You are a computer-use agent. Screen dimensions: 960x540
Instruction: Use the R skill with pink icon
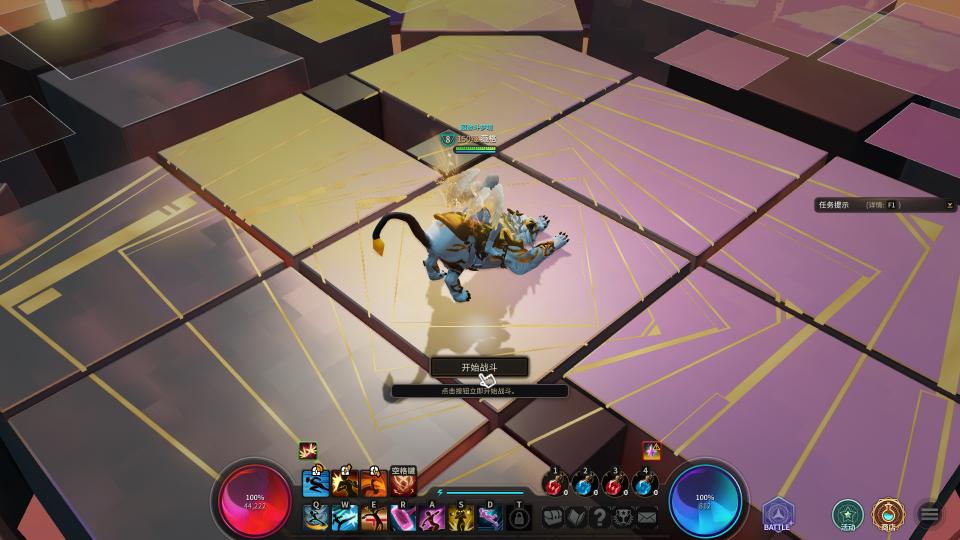403,517
